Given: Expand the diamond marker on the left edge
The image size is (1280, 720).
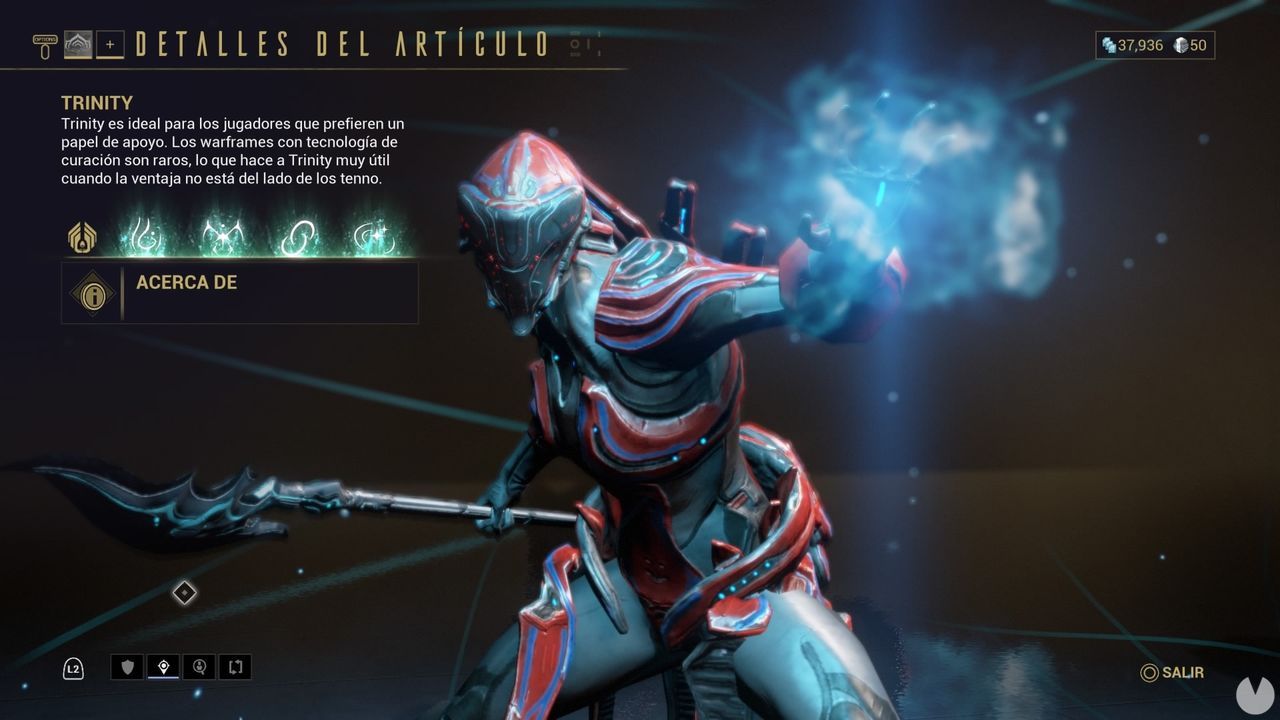Looking at the screenshot, I should (184, 592).
